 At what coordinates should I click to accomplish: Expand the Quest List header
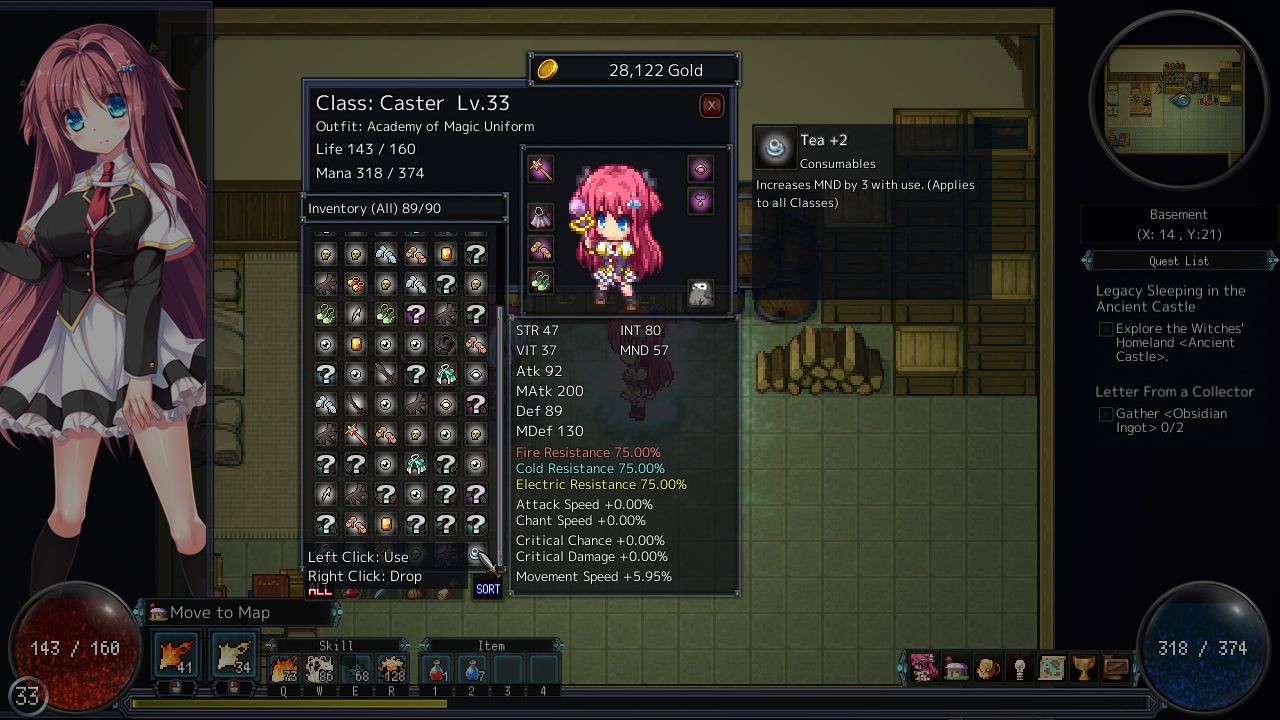(x=1178, y=261)
